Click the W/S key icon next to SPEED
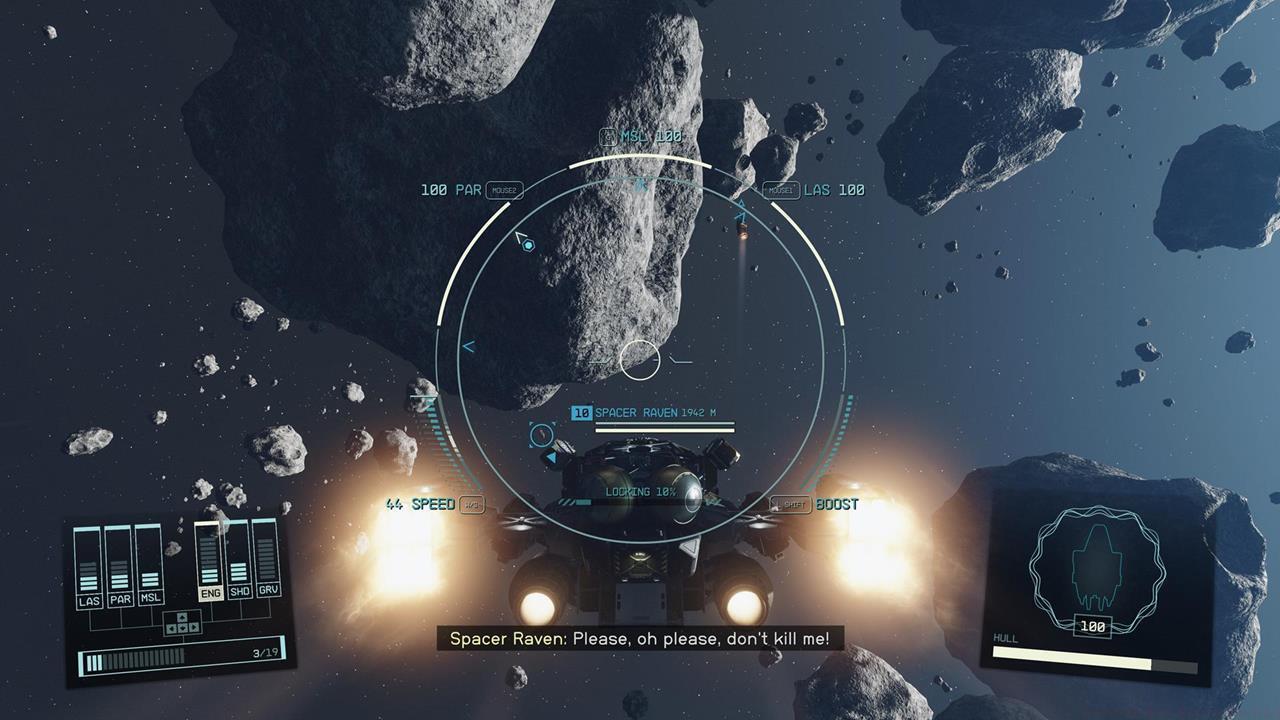This screenshot has height=720, width=1280. [x=470, y=505]
